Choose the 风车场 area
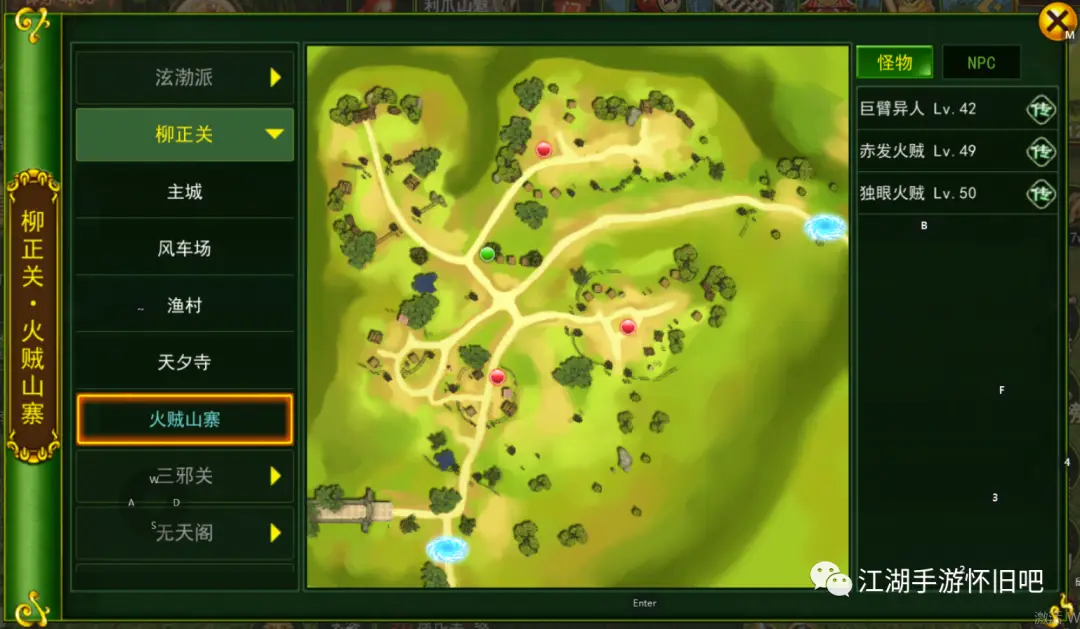 click(185, 248)
